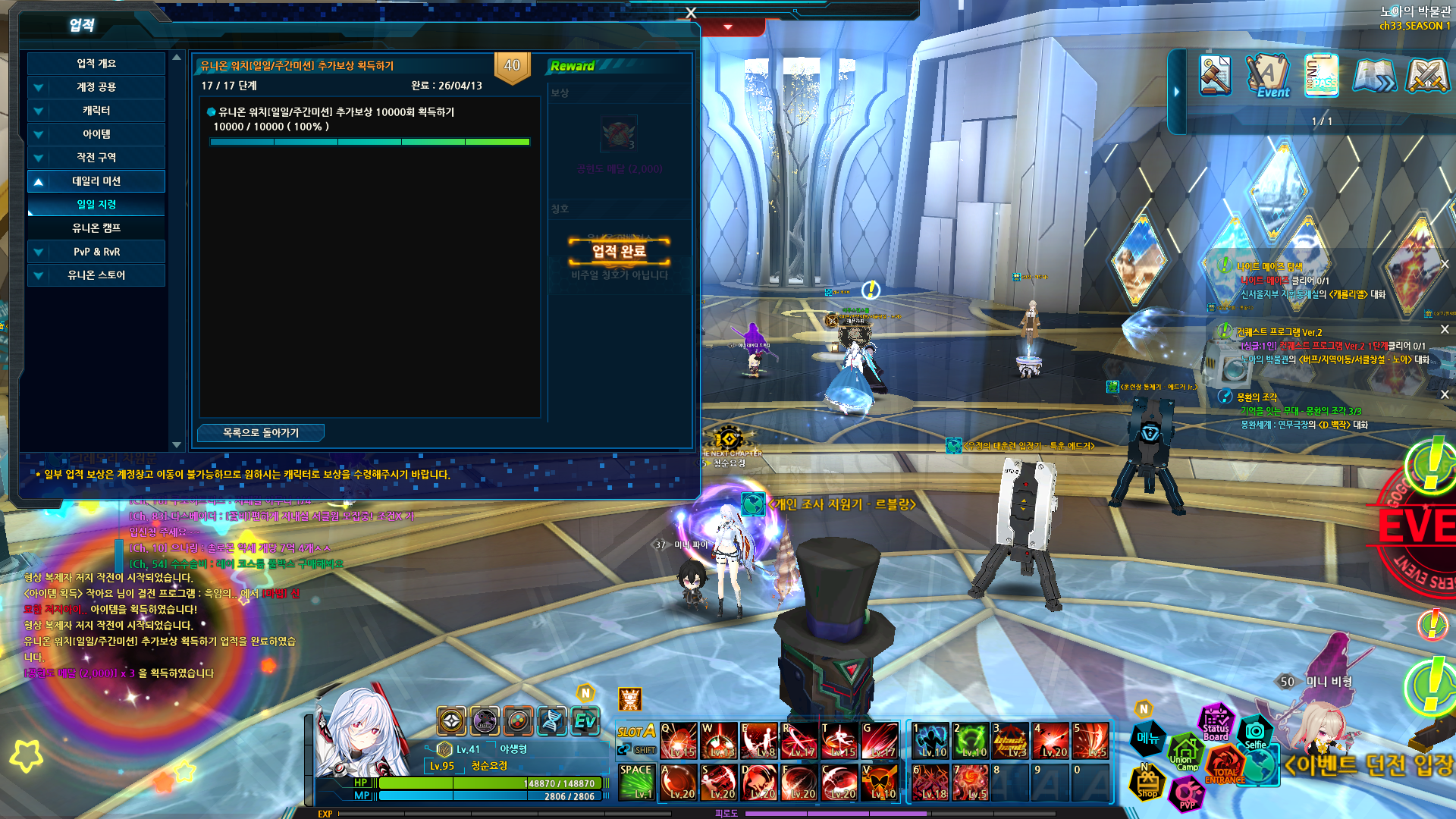The height and width of the screenshot is (819, 1456).
Task: Select the 유니온 캠프 sub-category
Action: (x=96, y=228)
